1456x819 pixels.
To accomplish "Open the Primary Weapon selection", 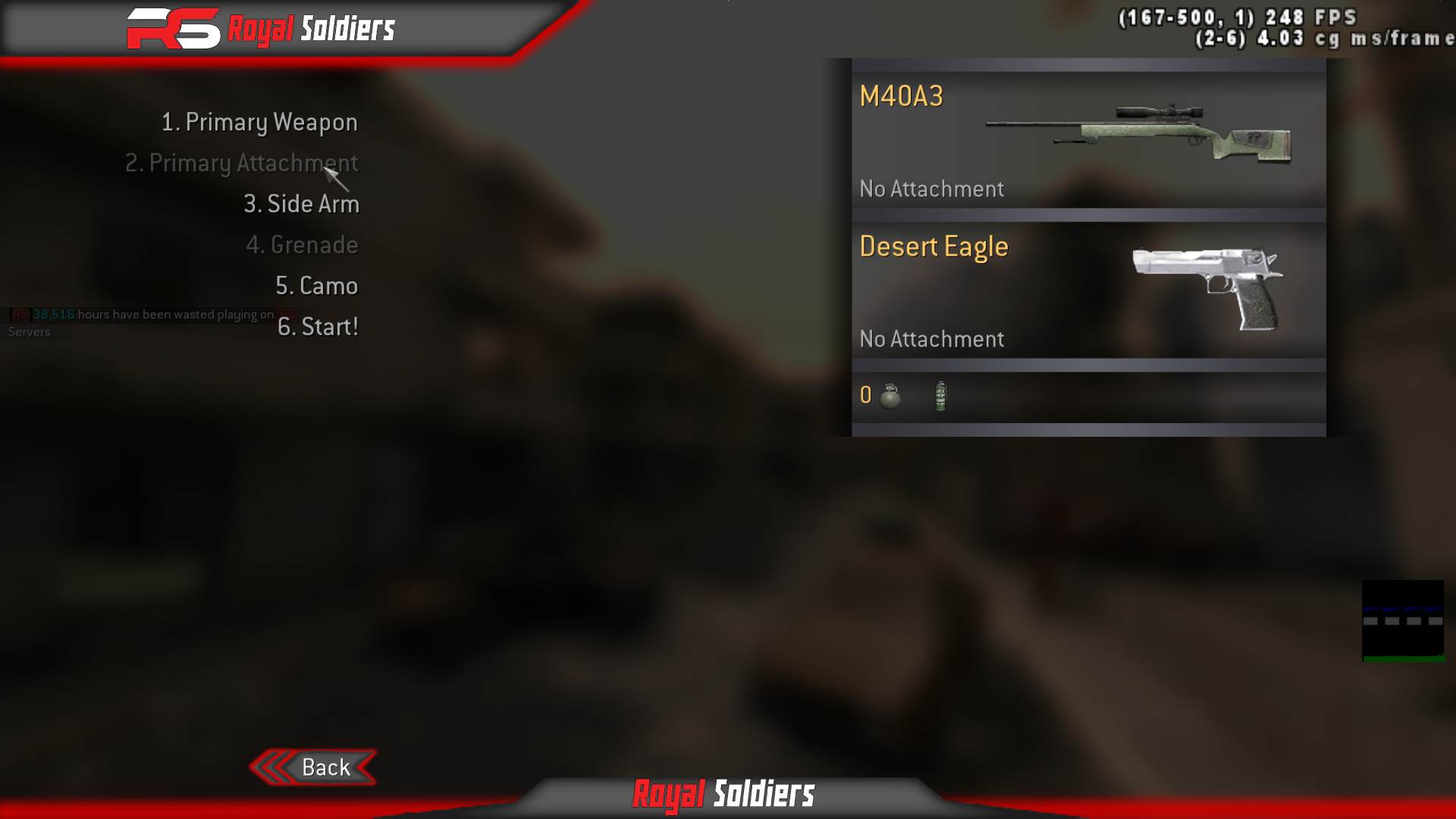I will click(x=259, y=121).
